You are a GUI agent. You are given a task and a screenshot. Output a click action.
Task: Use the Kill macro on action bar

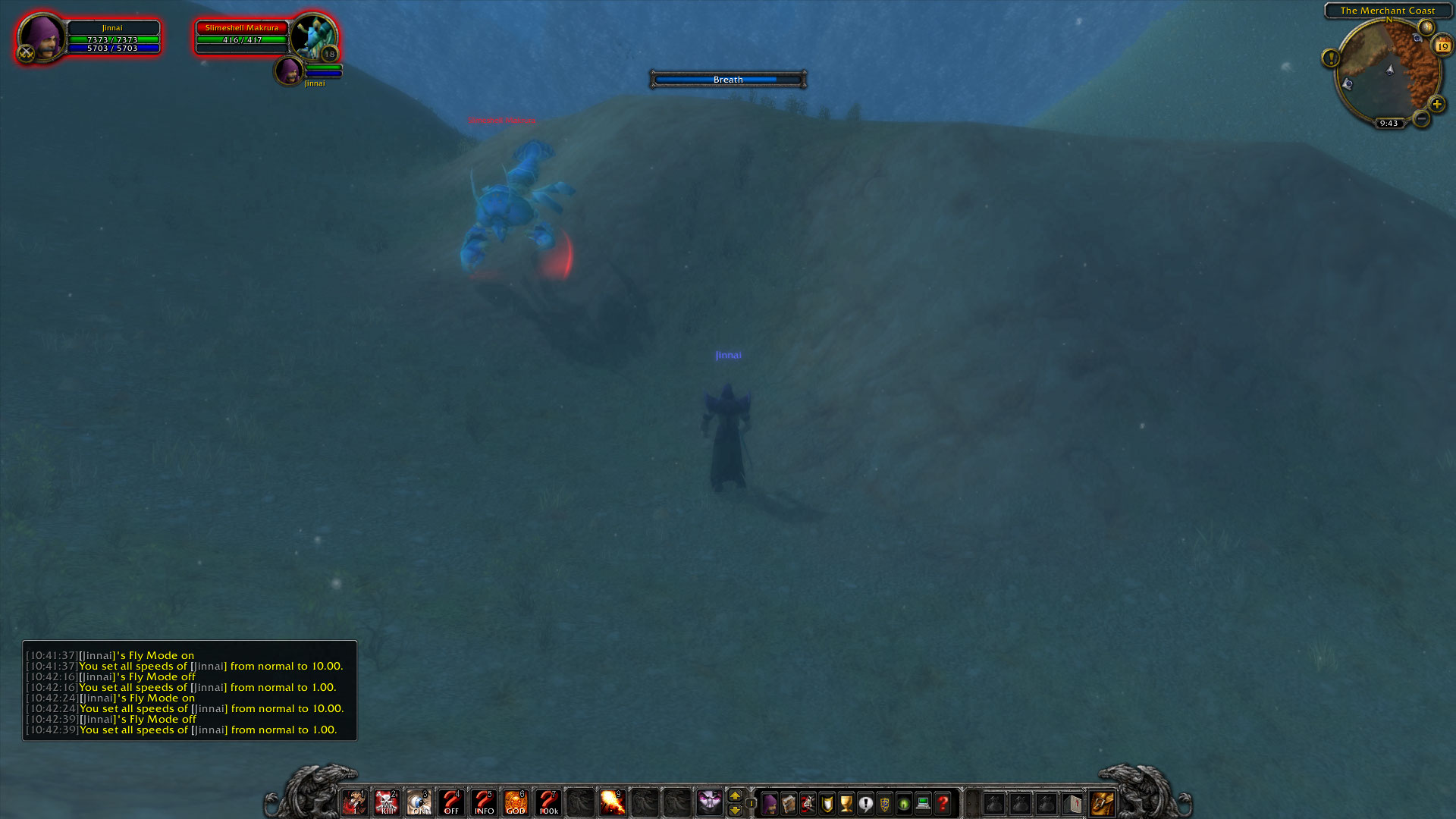tap(388, 802)
